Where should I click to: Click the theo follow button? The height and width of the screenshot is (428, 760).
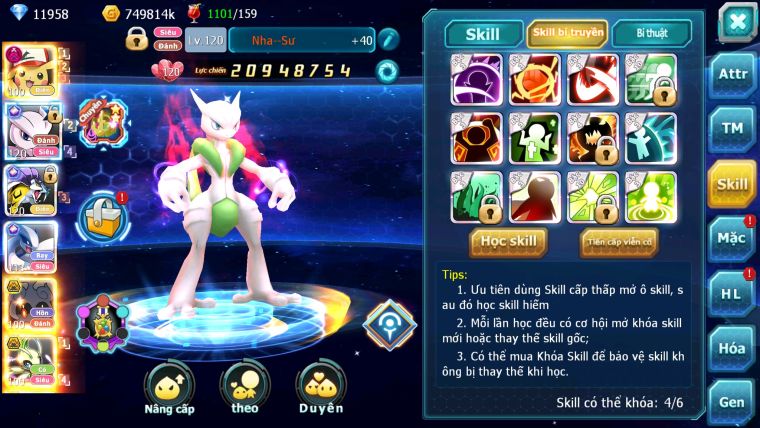pos(245,389)
